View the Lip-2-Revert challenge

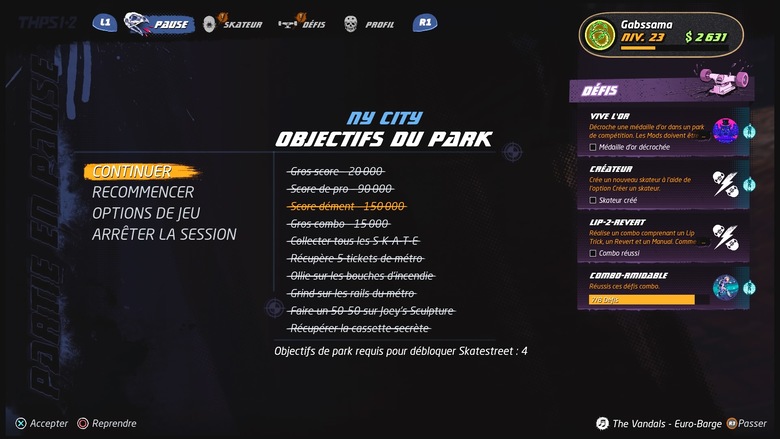(x=661, y=236)
